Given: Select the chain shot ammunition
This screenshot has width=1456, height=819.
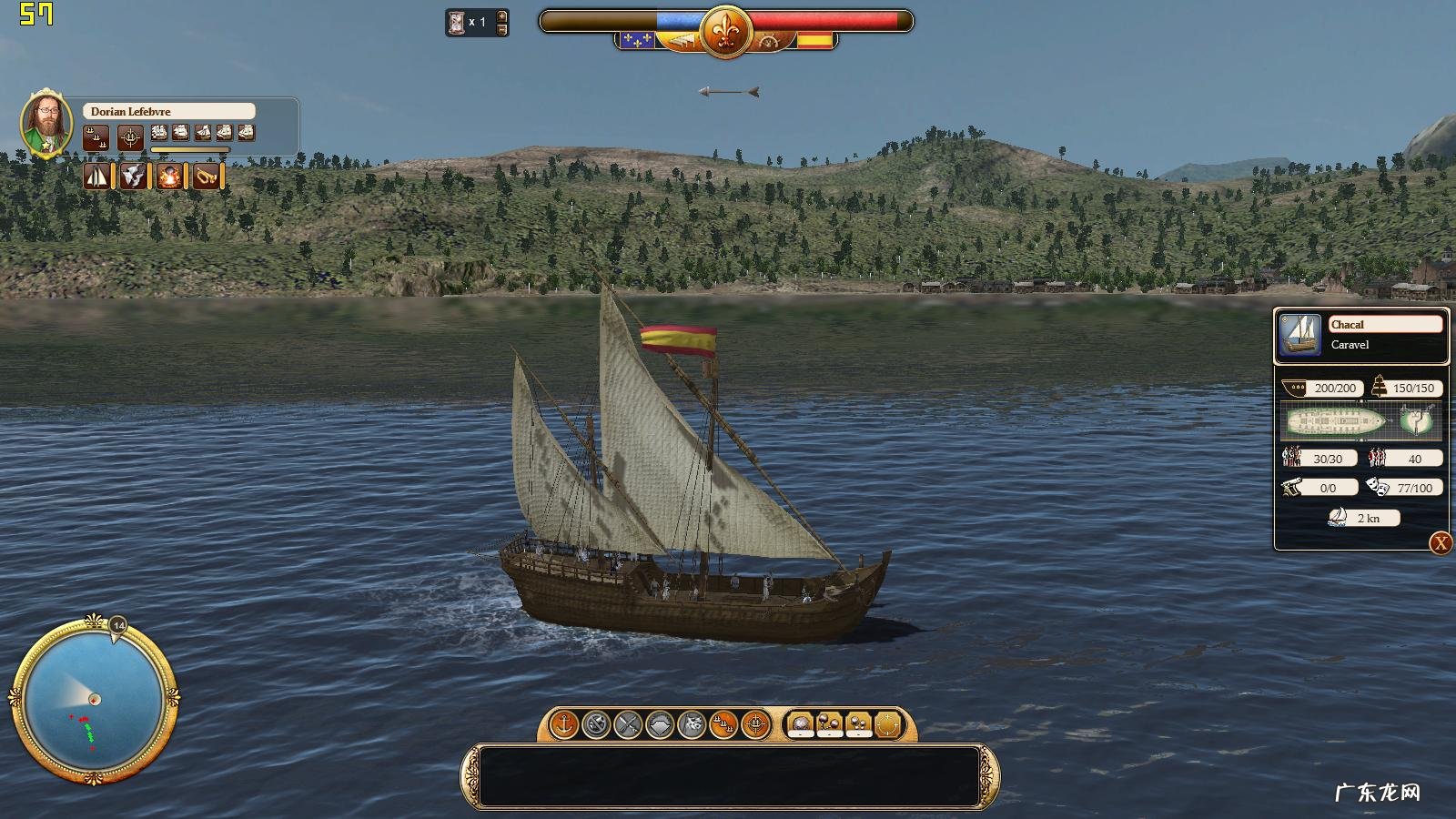Looking at the screenshot, I should coord(829,725).
